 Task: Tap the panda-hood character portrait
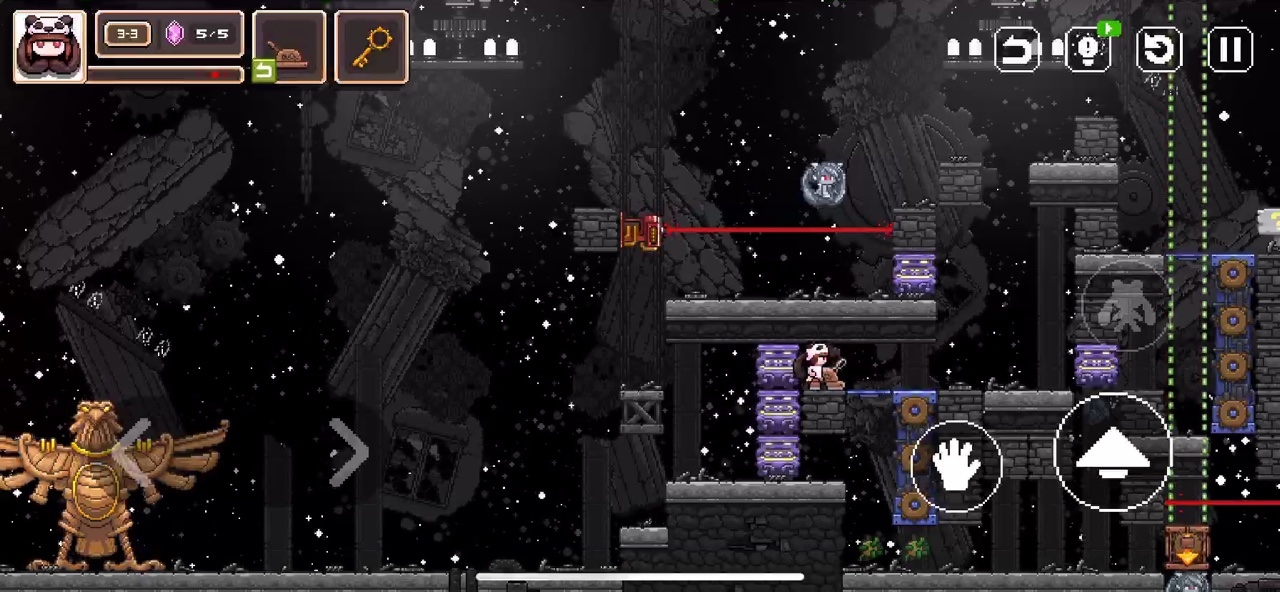pos(49,46)
